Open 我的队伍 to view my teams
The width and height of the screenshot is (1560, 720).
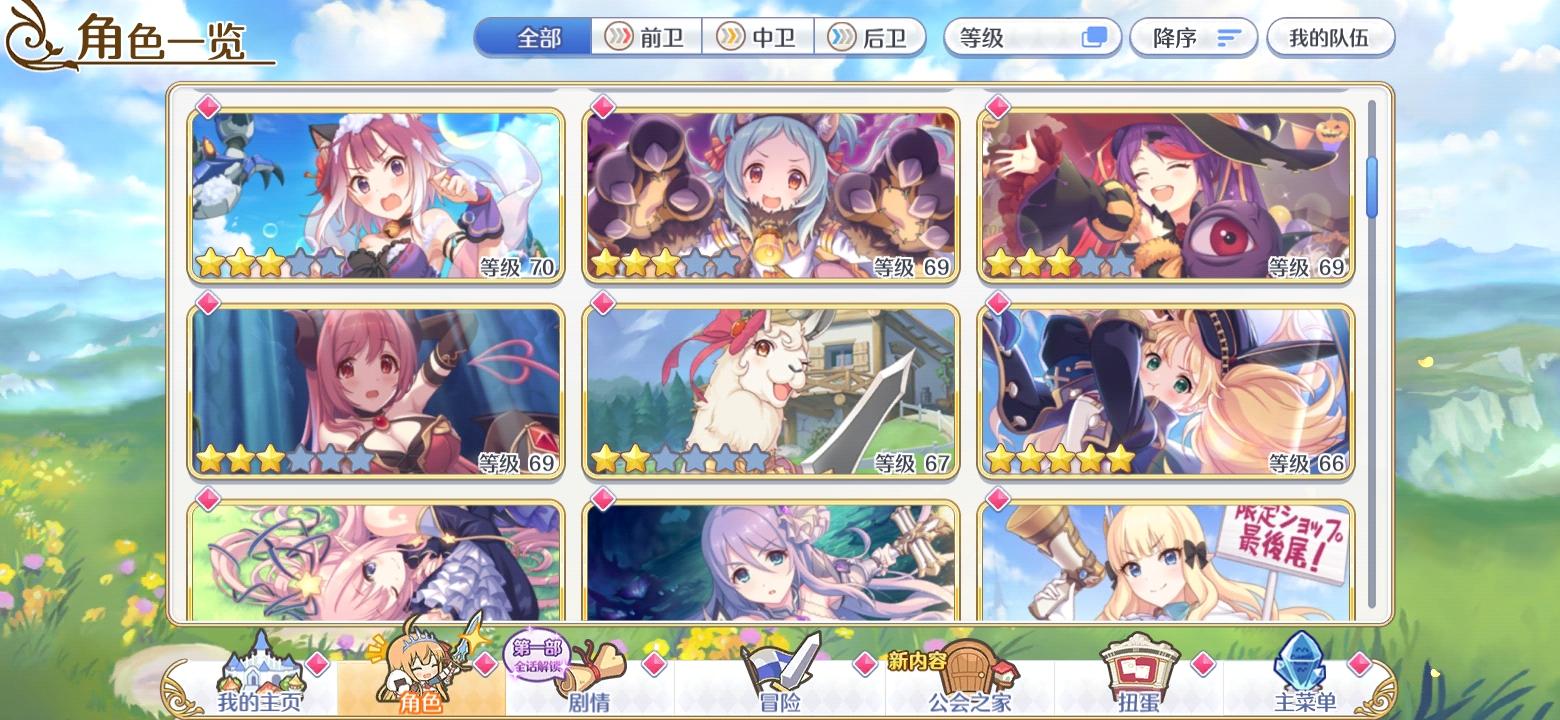[1330, 36]
